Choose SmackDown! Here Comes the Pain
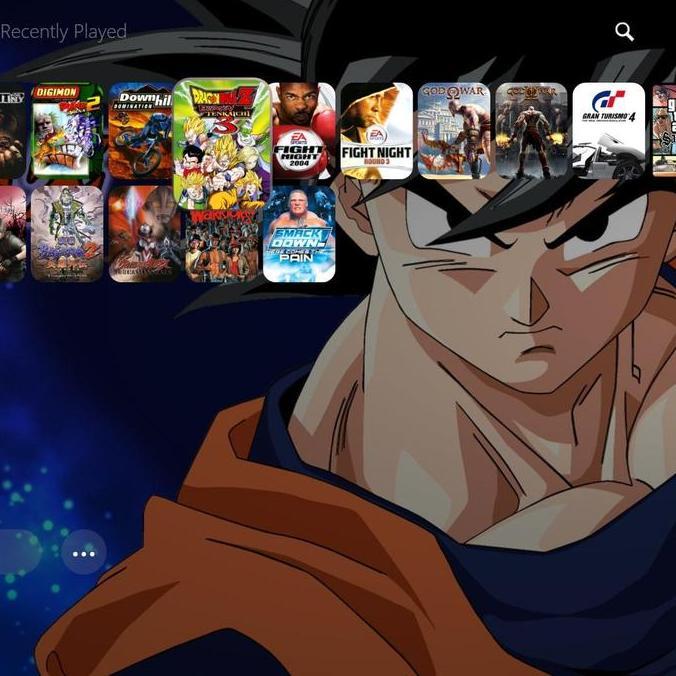 [299, 234]
